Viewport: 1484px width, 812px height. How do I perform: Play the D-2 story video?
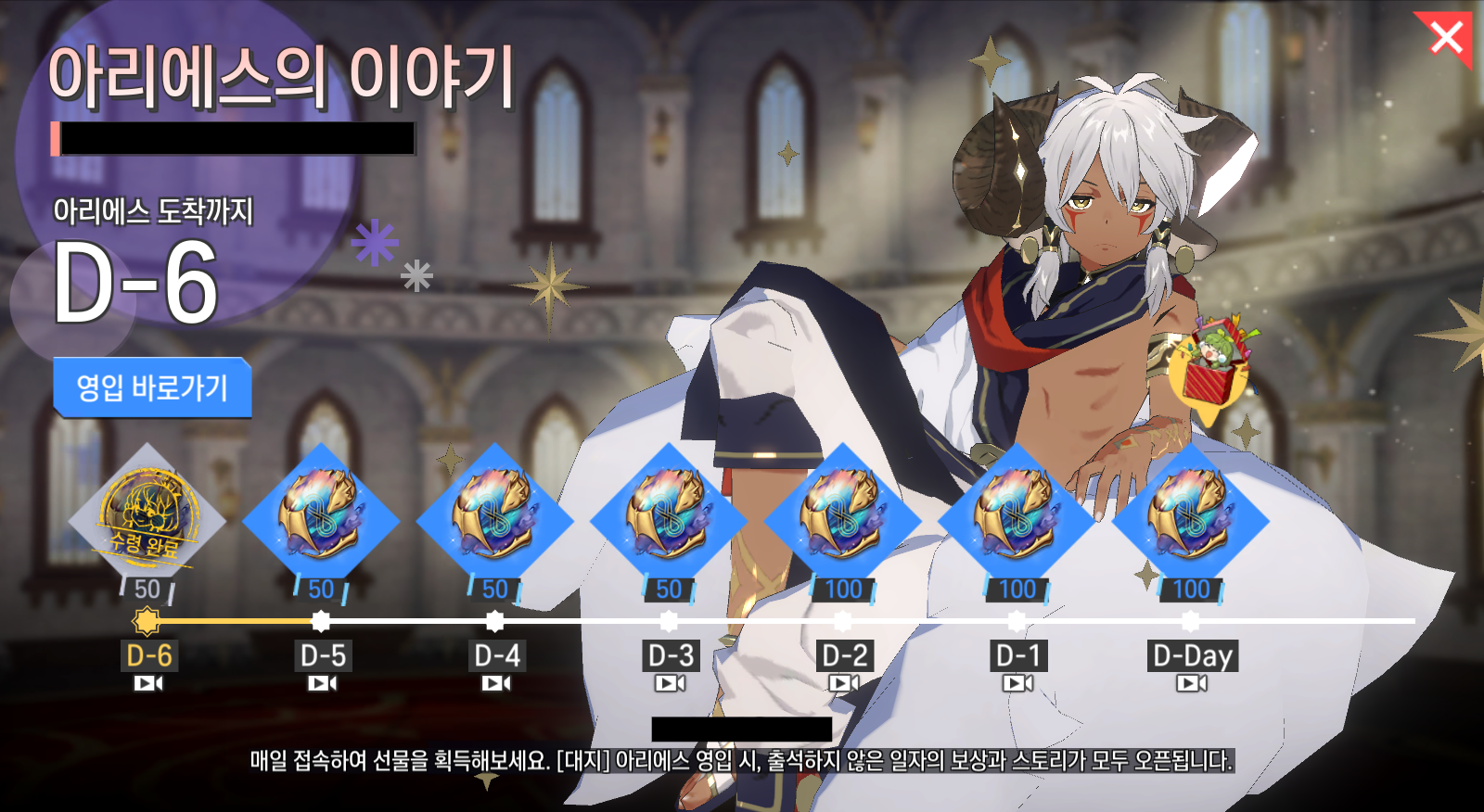click(844, 684)
